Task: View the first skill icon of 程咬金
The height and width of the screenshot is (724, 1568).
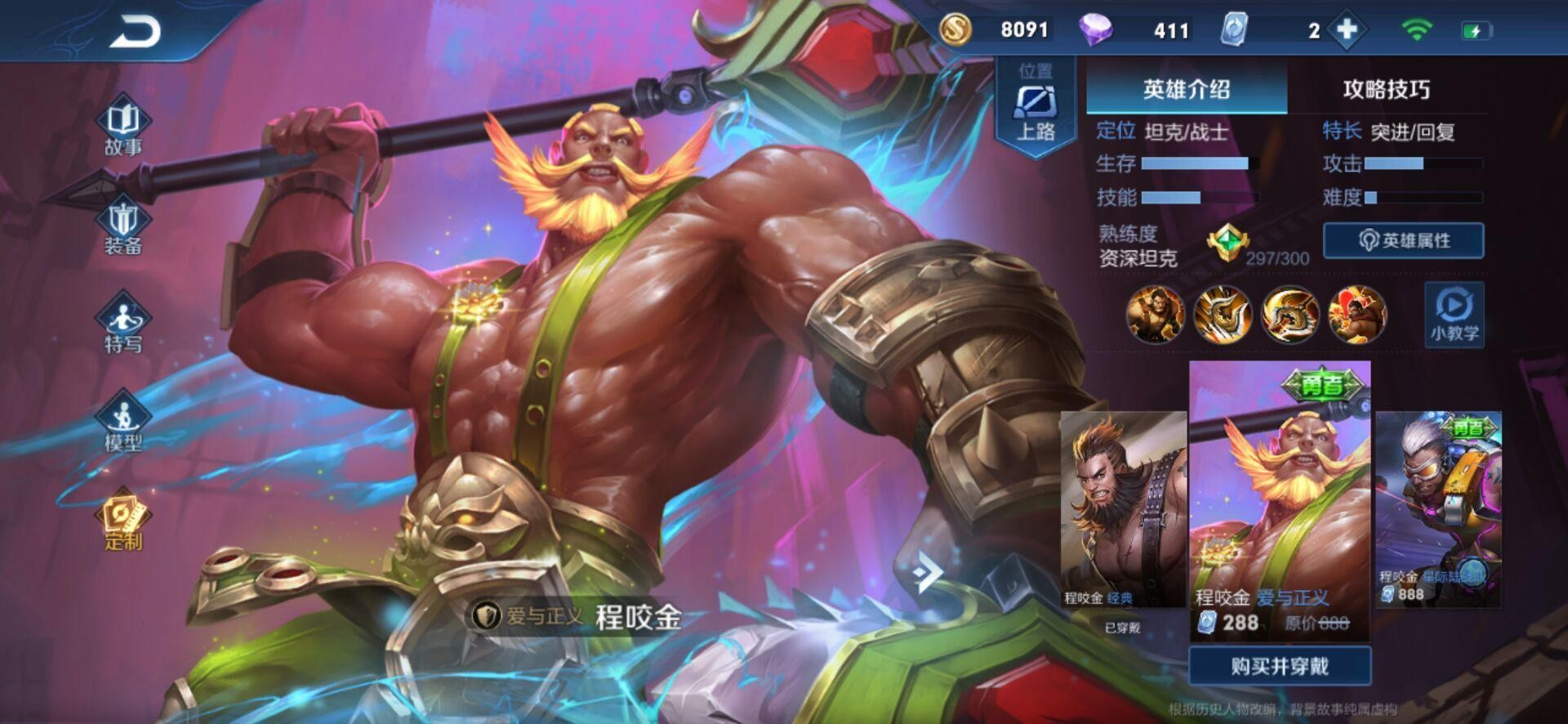Action: click(1155, 315)
